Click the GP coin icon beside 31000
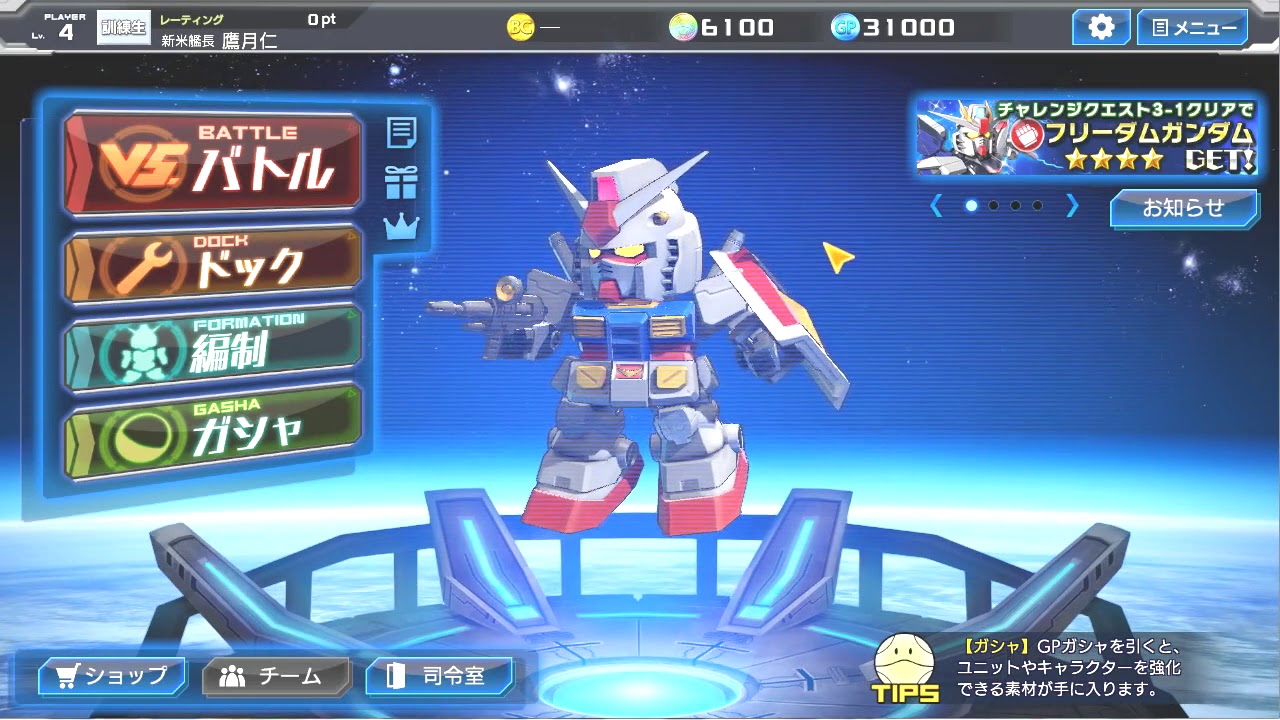Screen dimensions: 1280x720 (x=845, y=27)
